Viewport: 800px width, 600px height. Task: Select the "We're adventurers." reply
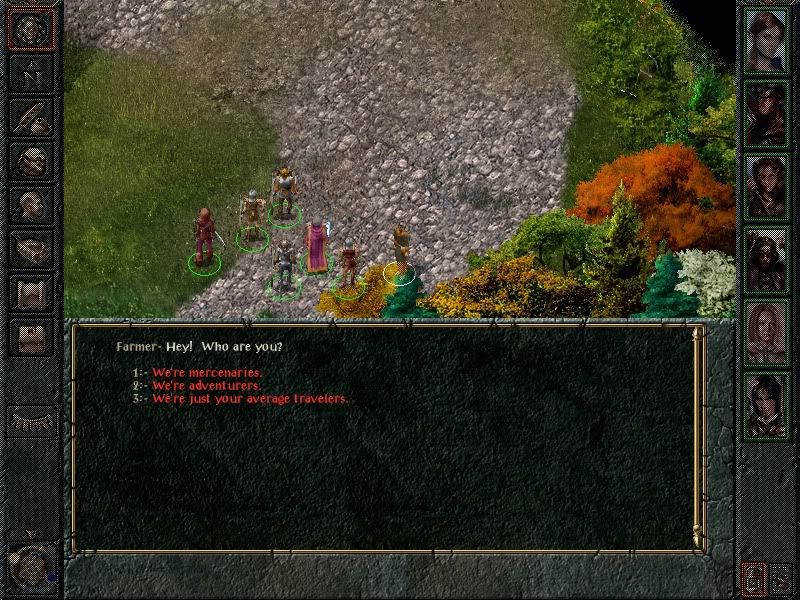tap(207, 386)
